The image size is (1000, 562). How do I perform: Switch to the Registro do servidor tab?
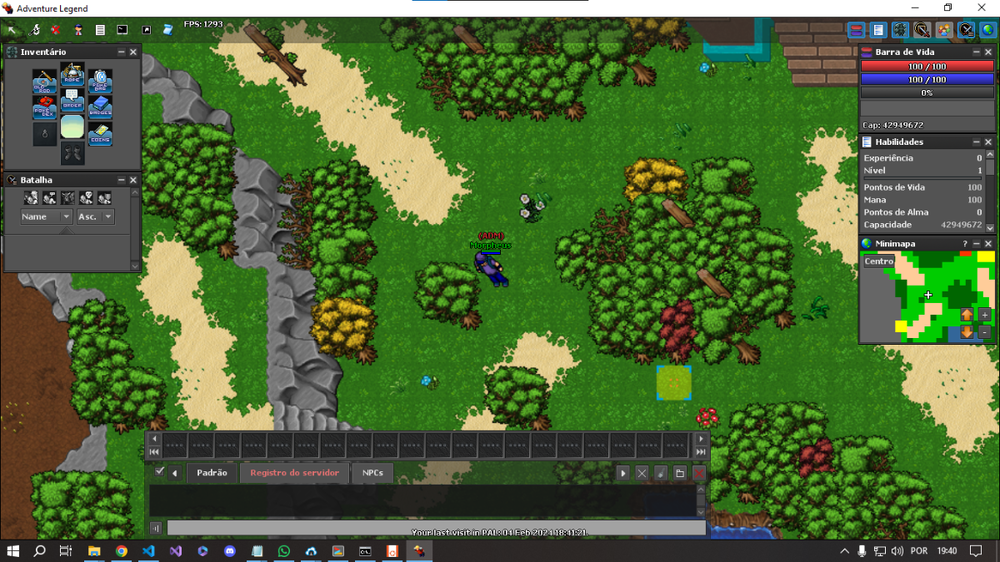point(294,473)
